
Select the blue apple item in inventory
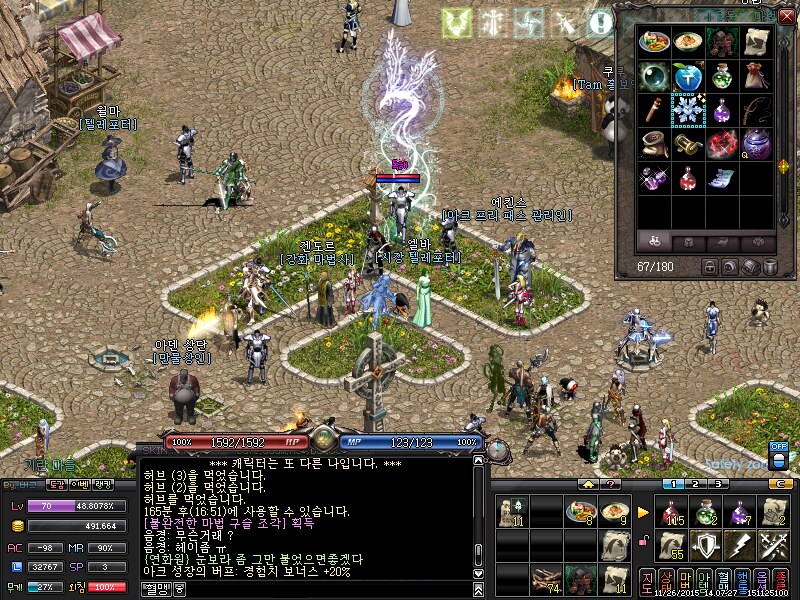click(689, 77)
